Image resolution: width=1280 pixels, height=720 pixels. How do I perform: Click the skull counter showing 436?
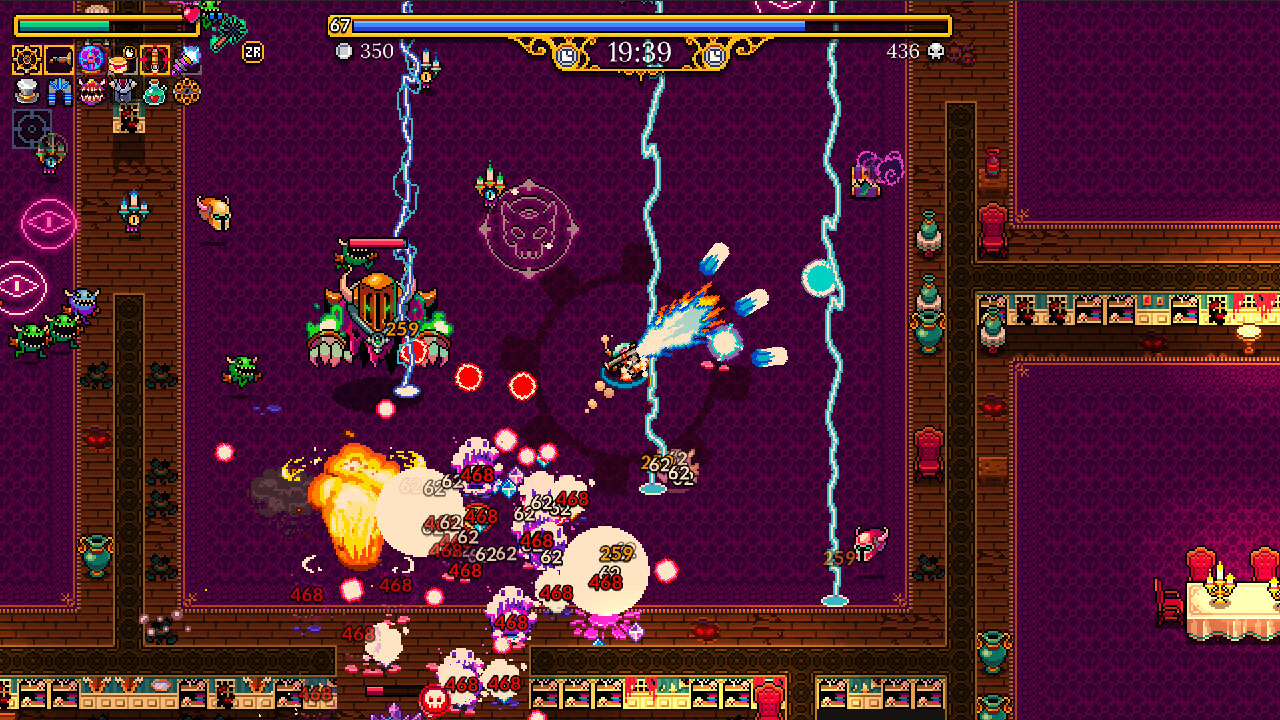click(x=911, y=51)
